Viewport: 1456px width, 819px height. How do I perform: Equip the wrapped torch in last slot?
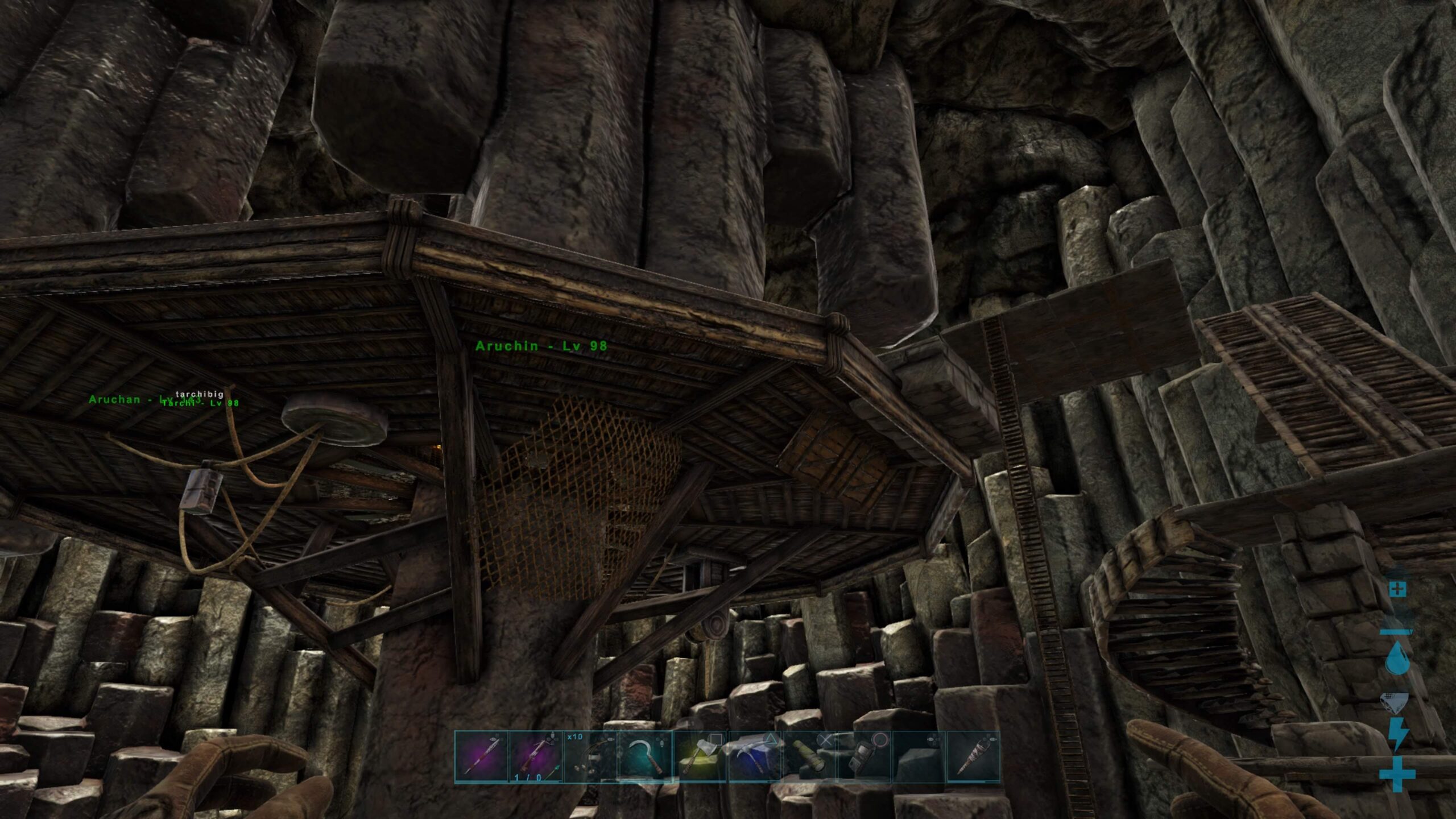[973, 757]
